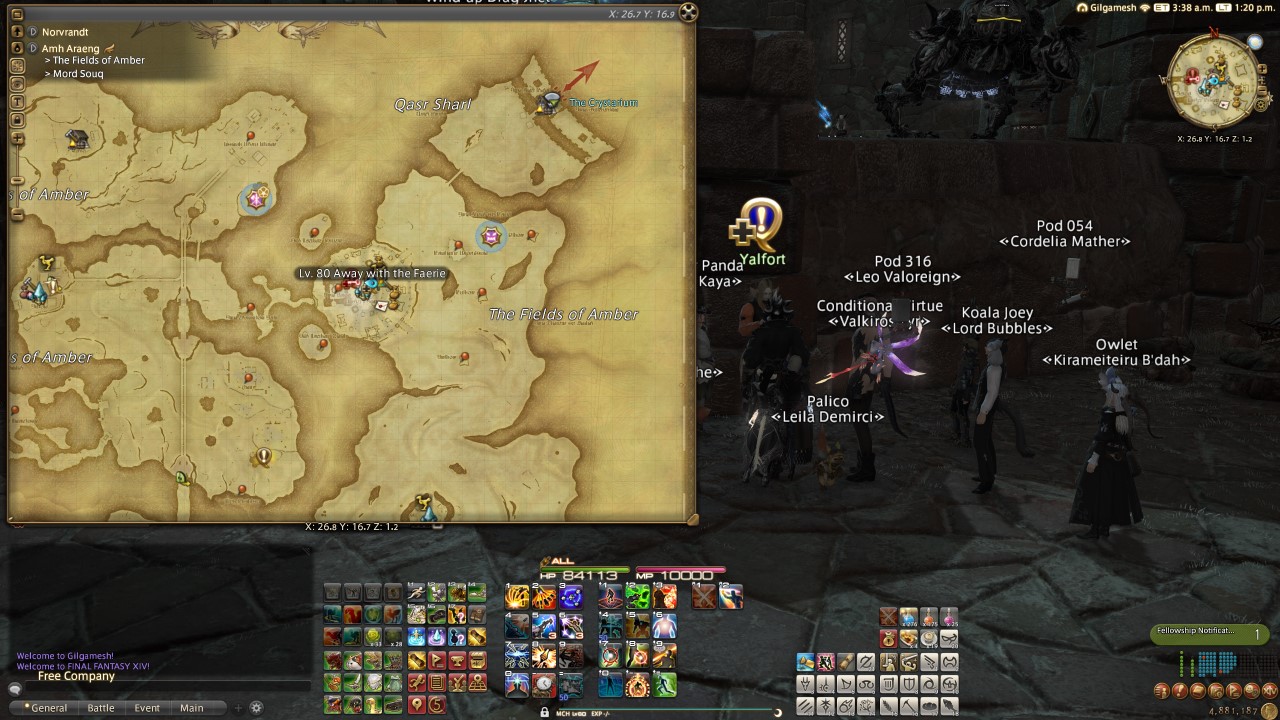Expand the Norvrandt region entry

pyautogui.click(x=33, y=32)
